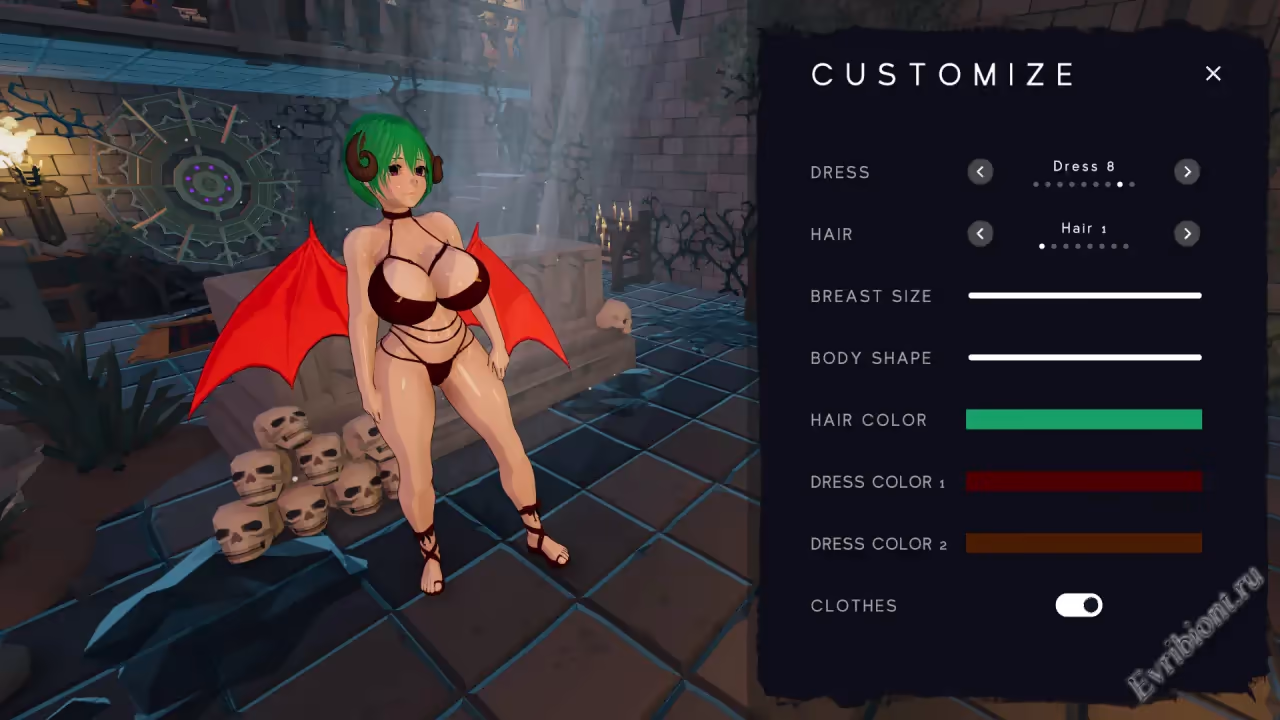Toggle the Clothes switch
This screenshot has height=720, width=1280.
coord(1079,605)
